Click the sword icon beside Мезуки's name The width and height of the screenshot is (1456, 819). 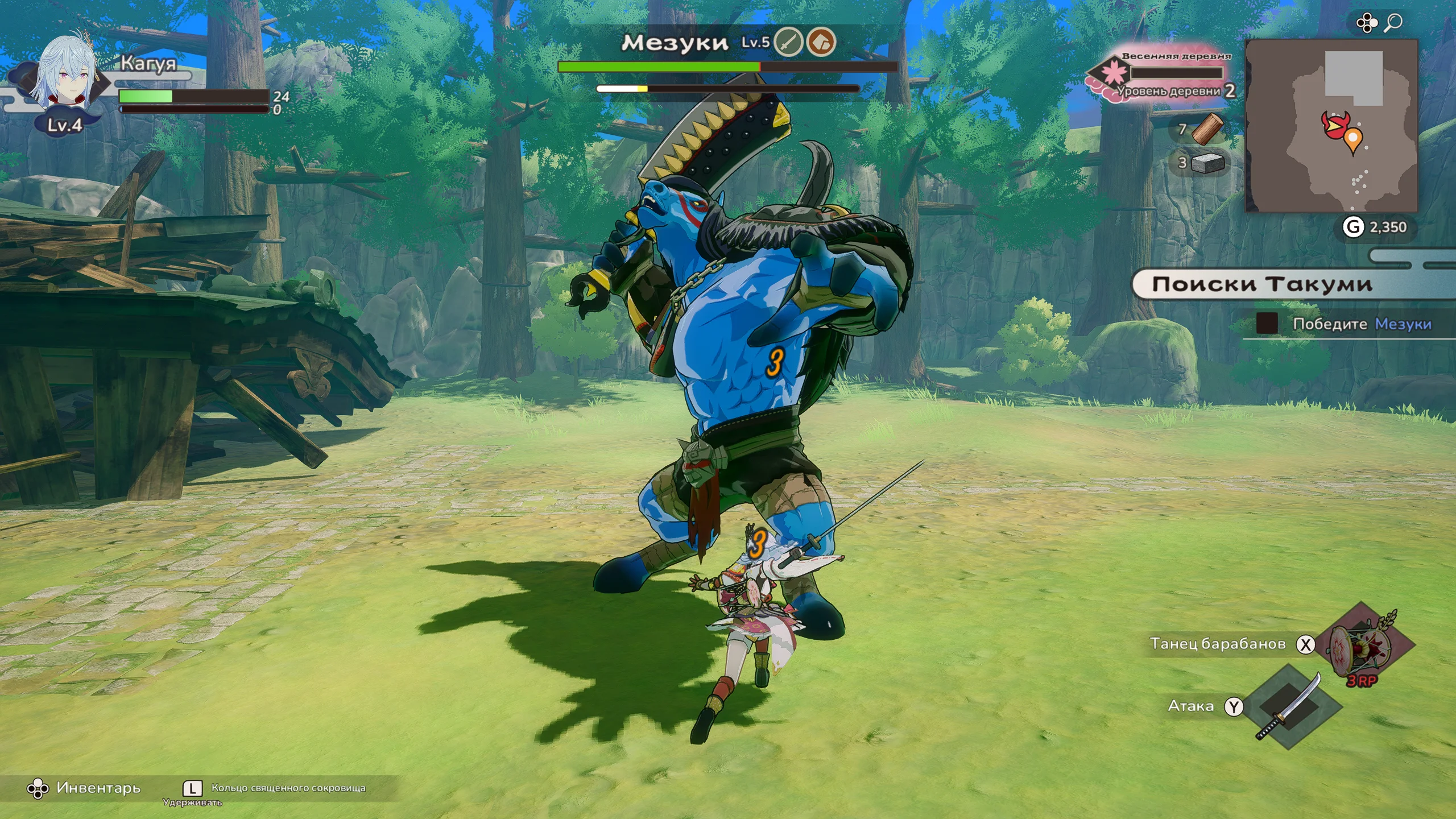[x=788, y=42]
